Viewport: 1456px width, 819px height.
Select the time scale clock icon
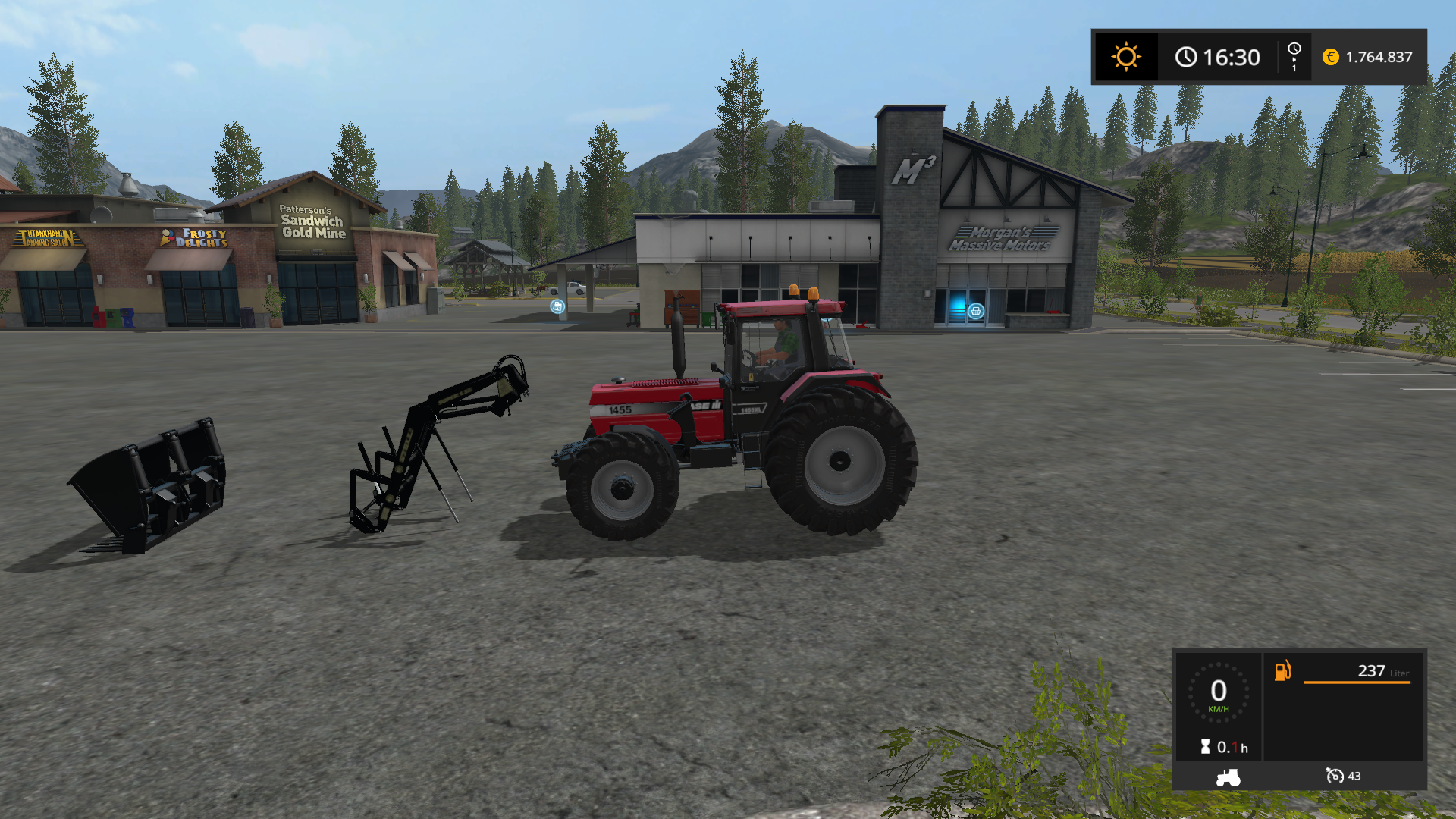pos(1294,50)
